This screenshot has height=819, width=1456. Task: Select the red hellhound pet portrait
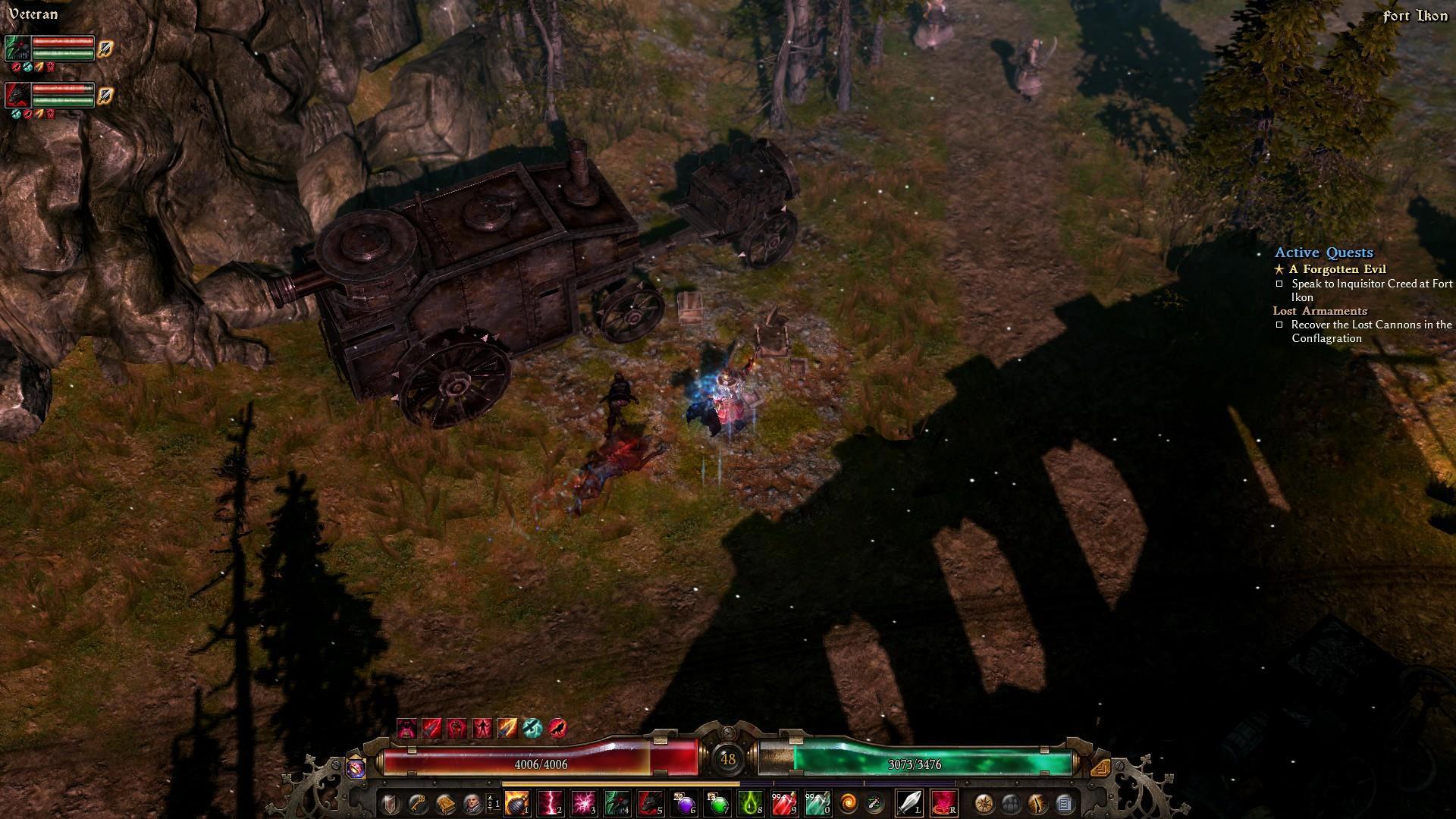[x=17, y=96]
